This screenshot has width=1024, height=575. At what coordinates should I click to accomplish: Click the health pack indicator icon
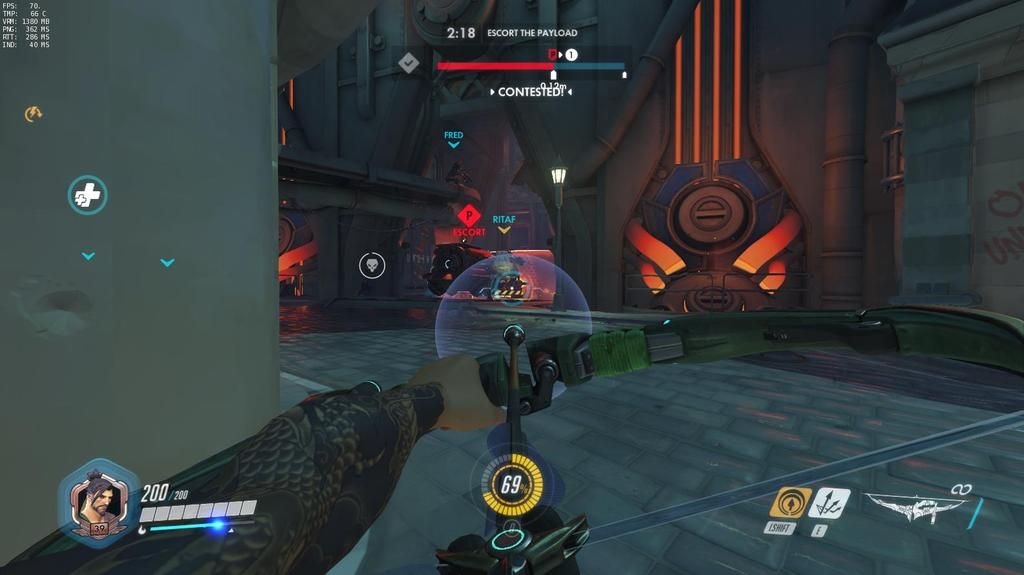pos(87,195)
